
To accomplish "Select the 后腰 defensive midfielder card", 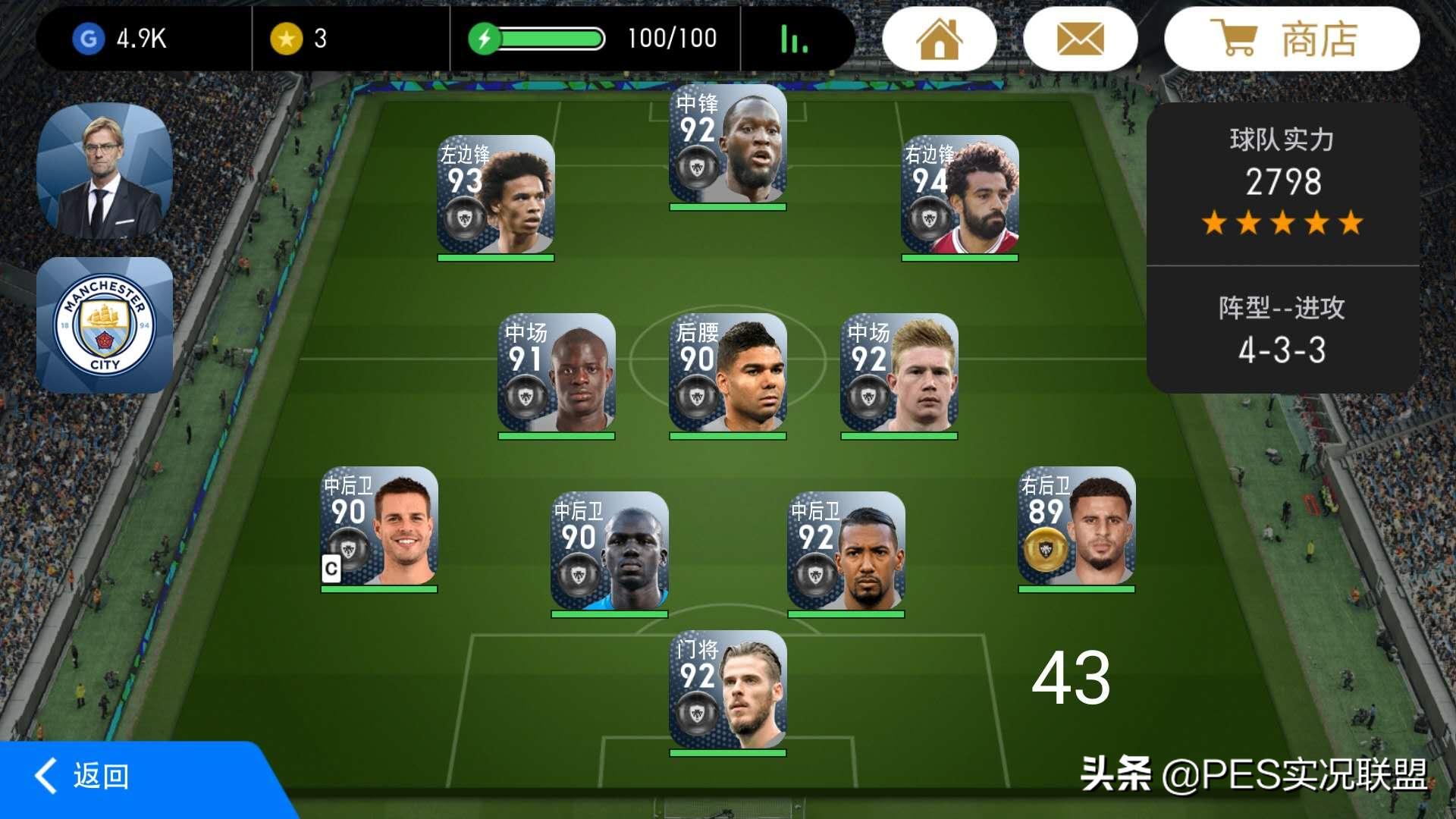I will coord(728,374).
